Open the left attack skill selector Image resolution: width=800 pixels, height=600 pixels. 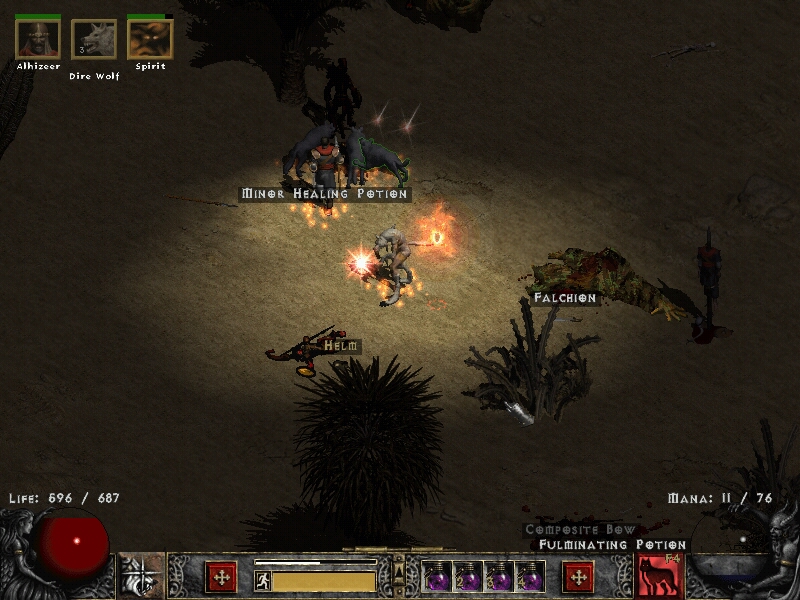(142, 576)
